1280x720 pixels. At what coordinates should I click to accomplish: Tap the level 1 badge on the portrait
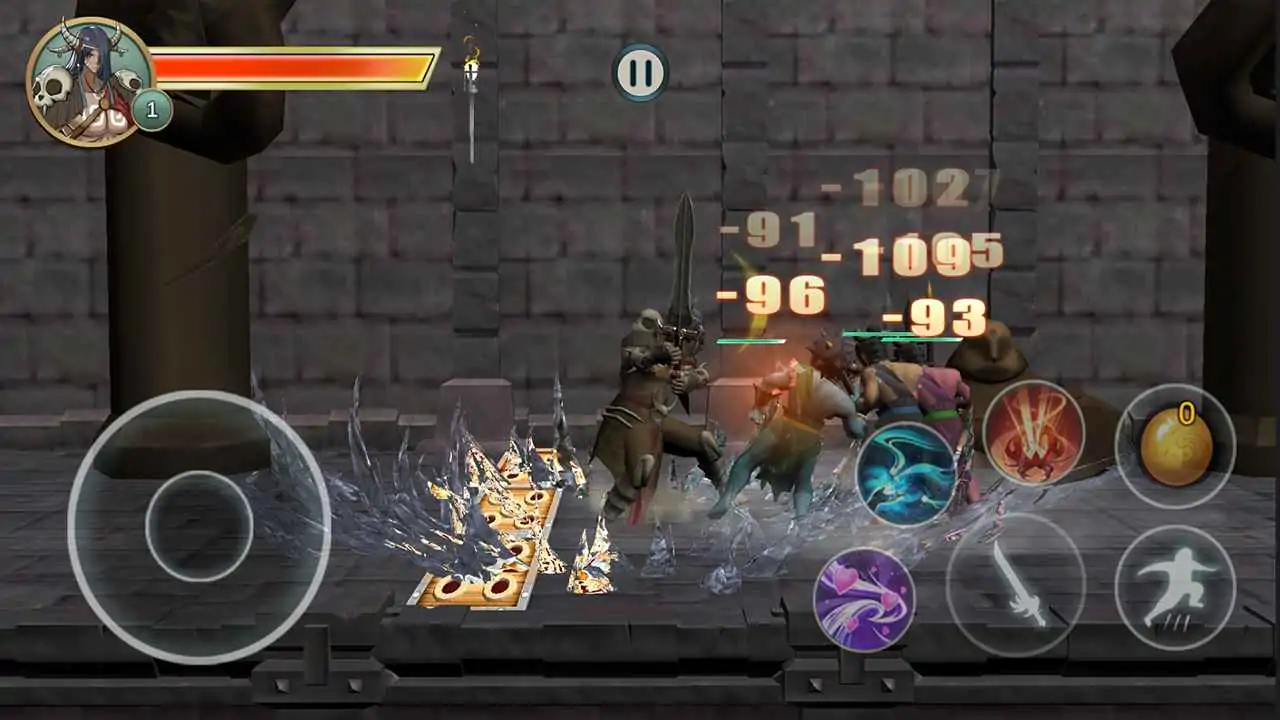point(150,110)
